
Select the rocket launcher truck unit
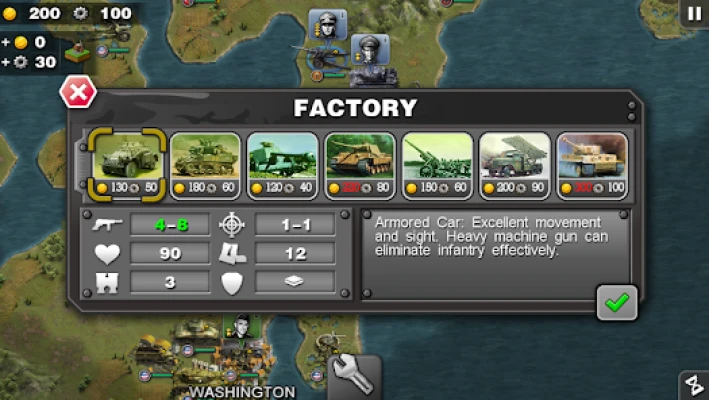coord(514,163)
